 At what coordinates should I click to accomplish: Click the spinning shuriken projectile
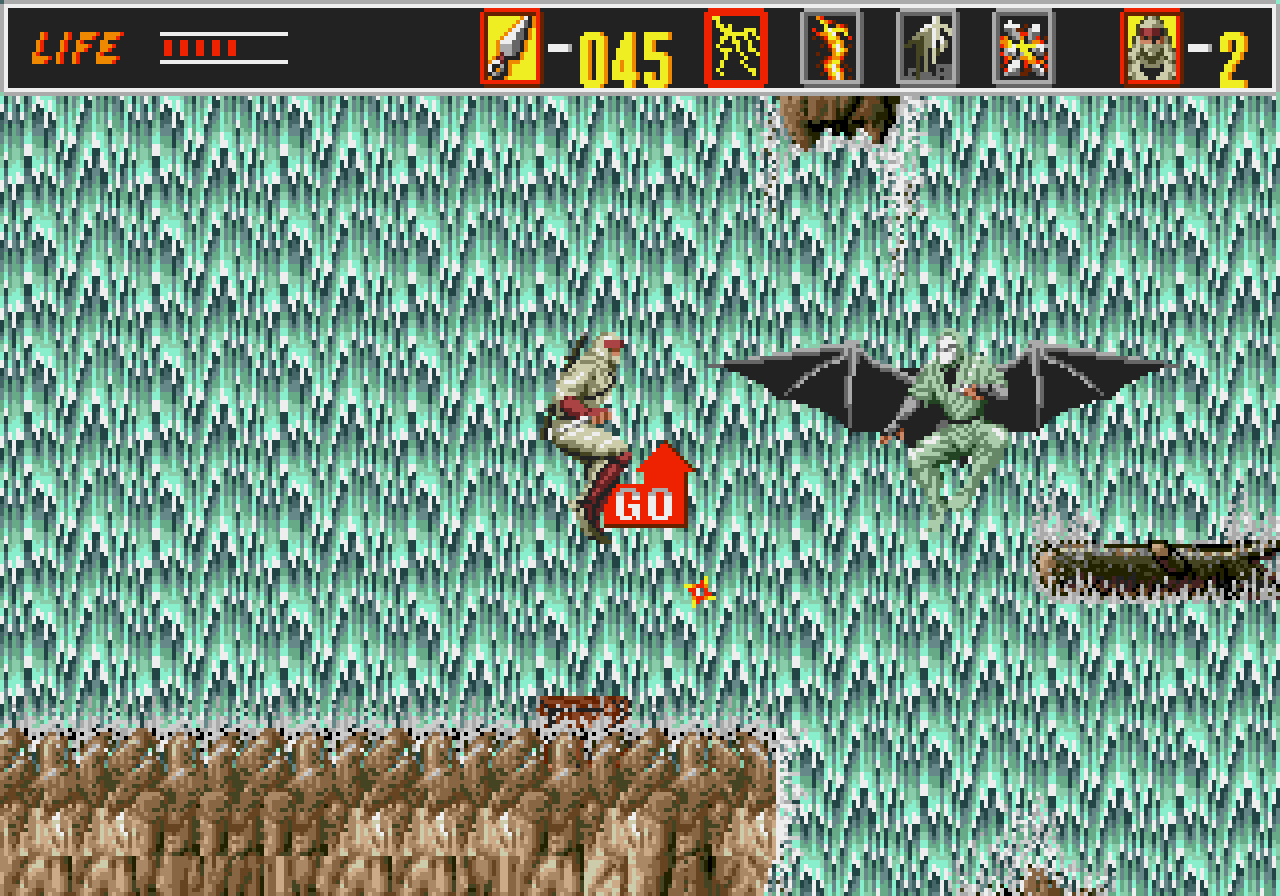(701, 593)
